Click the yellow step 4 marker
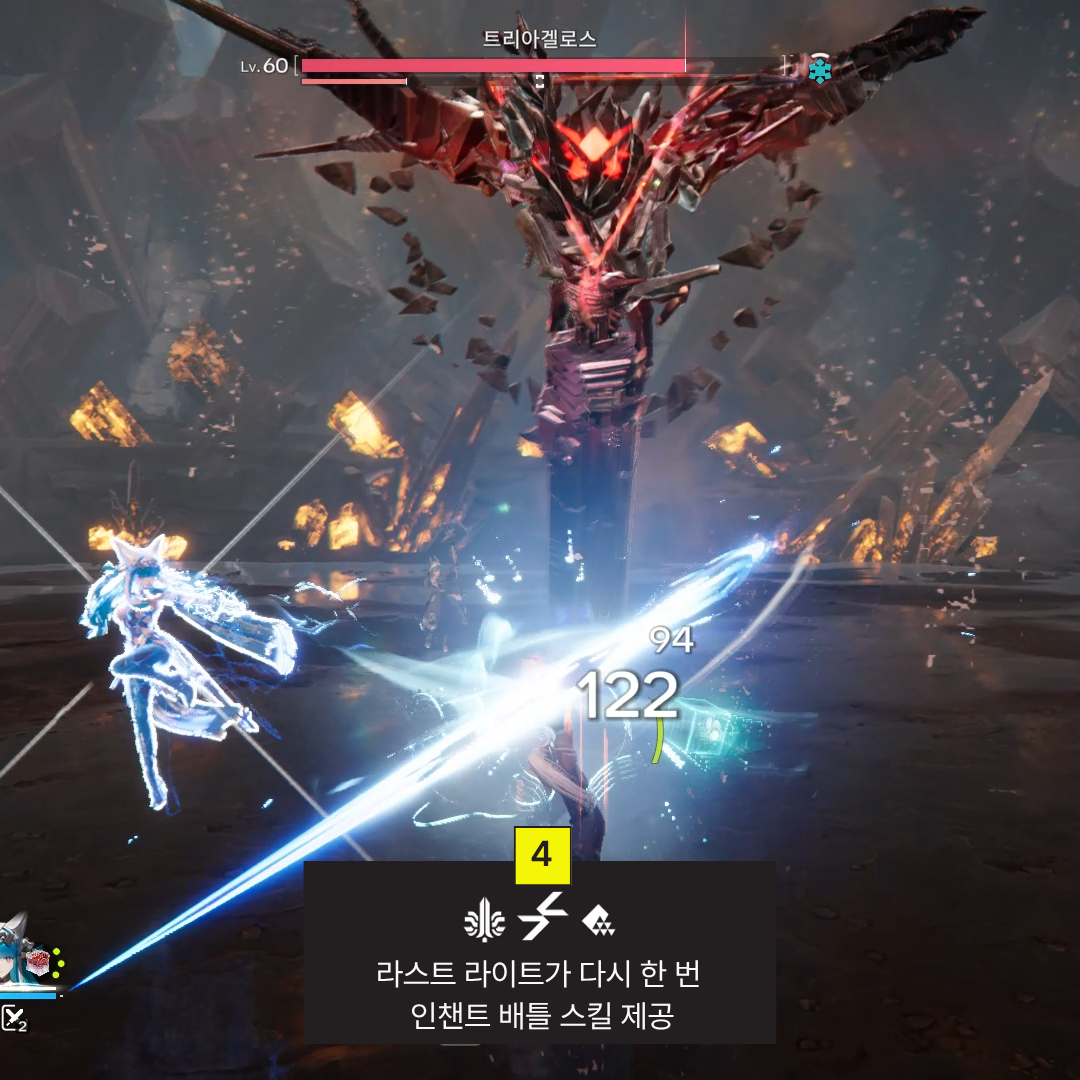Screen dimensions: 1080x1080 542,855
